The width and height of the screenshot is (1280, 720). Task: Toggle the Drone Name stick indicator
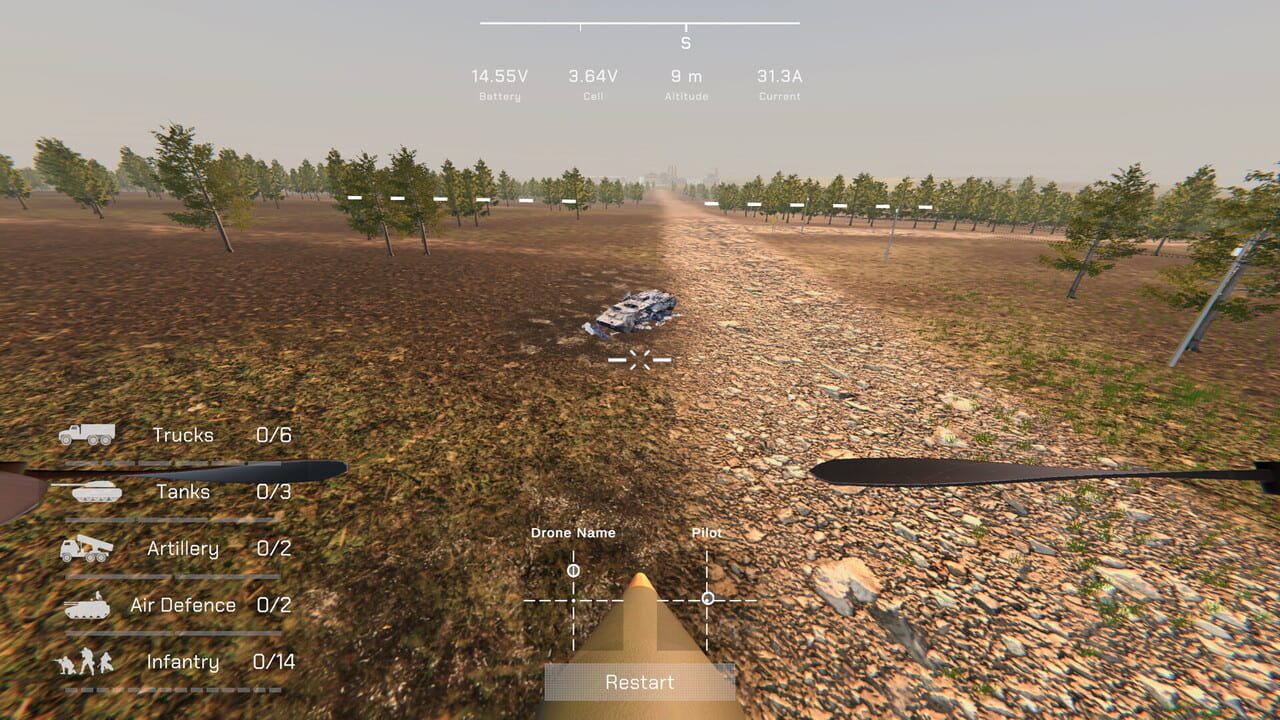pyautogui.click(x=571, y=570)
